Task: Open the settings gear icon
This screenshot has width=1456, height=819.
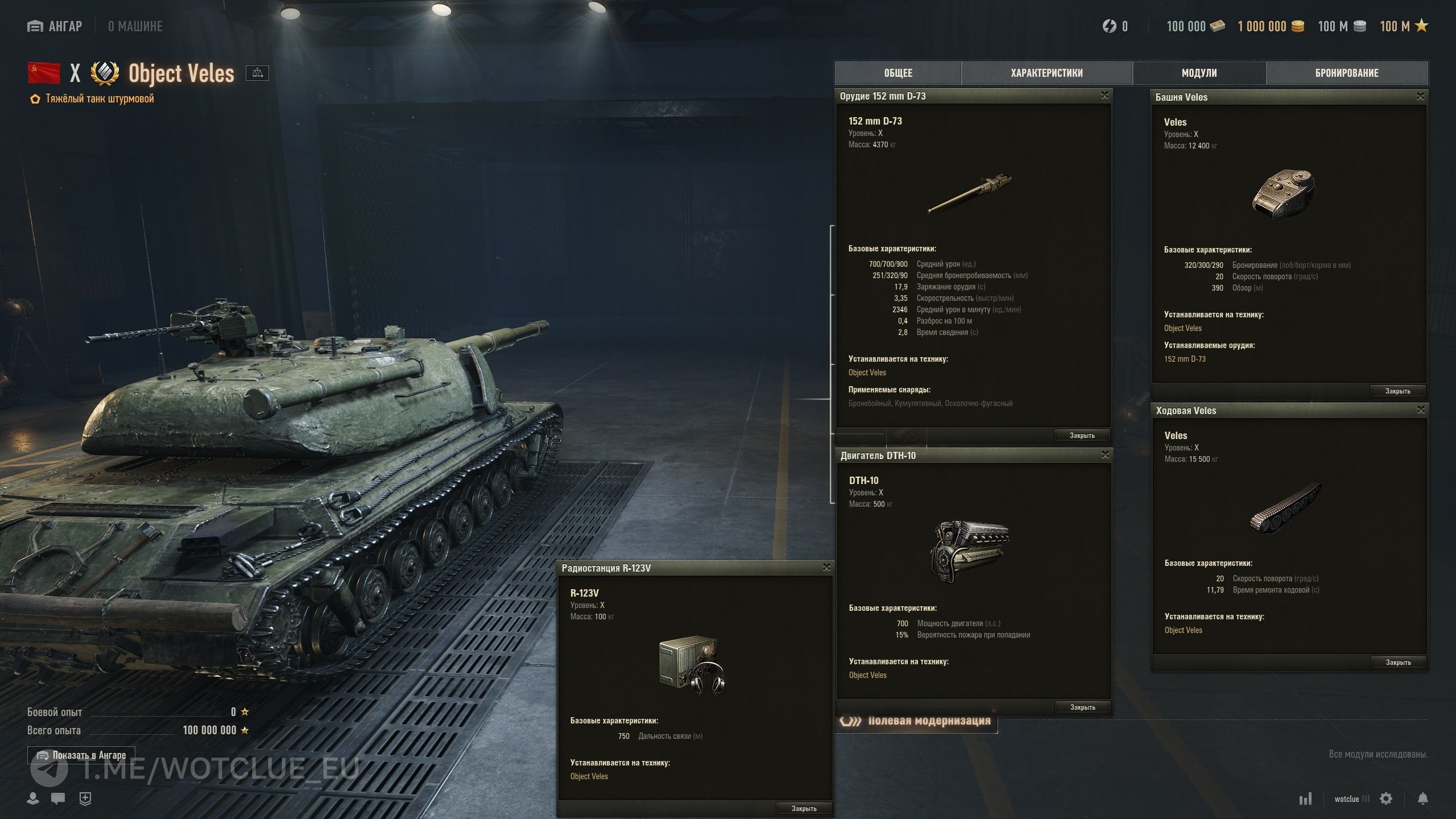Action: pyautogui.click(x=1386, y=799)
